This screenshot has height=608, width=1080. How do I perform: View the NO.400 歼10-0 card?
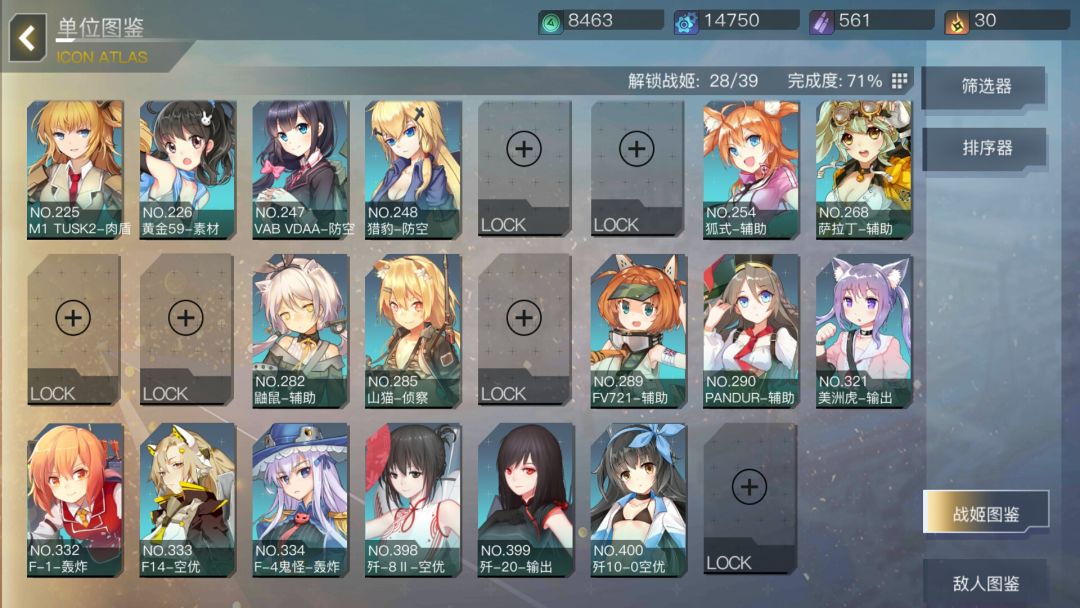[639, 499]
